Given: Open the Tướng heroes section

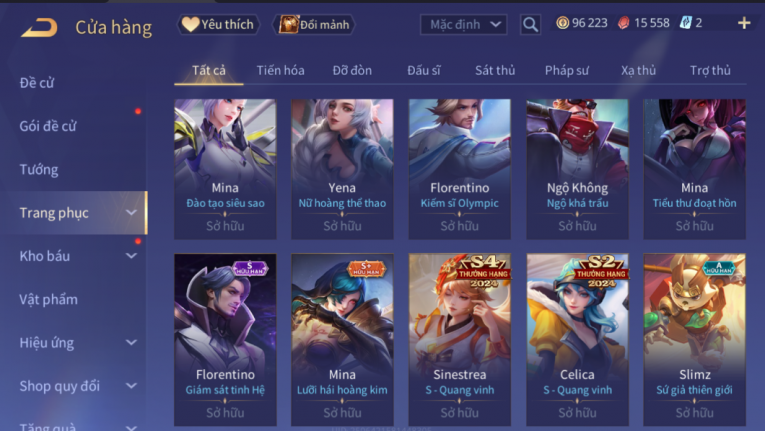Looking at the screenshot, I should tap(39, 169).
